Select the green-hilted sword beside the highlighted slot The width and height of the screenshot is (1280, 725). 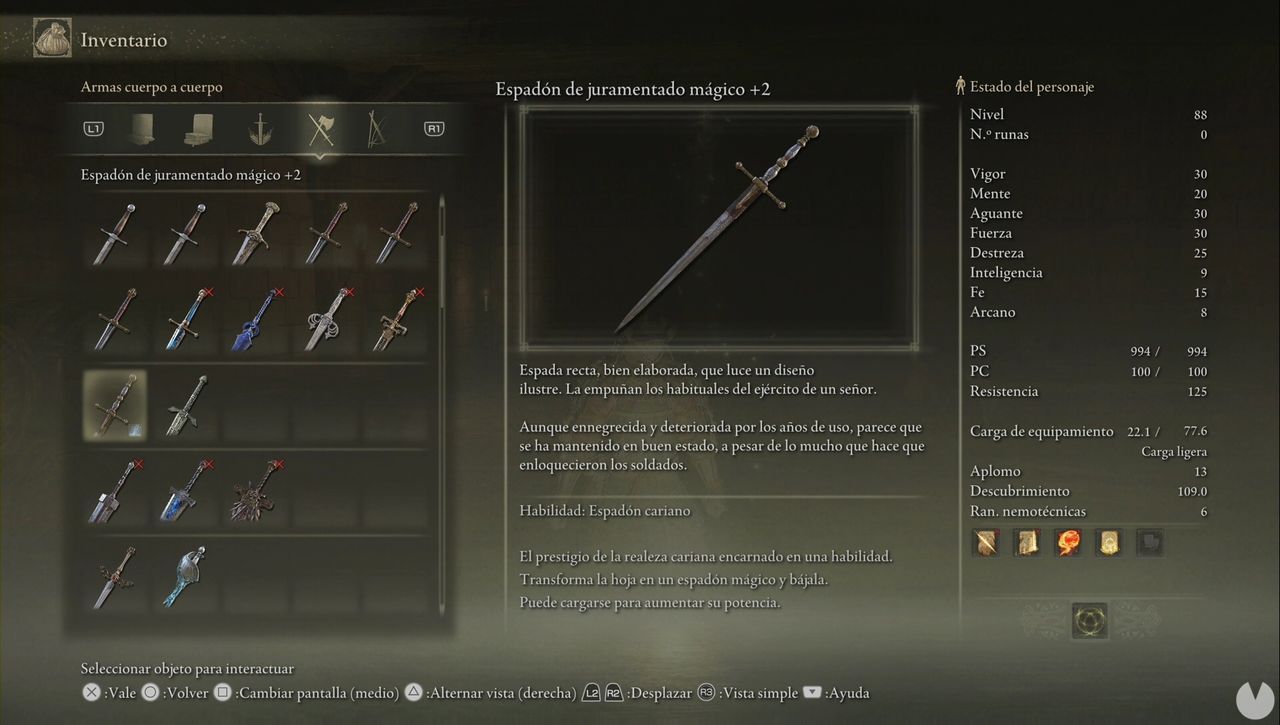[x=186, y=405]
